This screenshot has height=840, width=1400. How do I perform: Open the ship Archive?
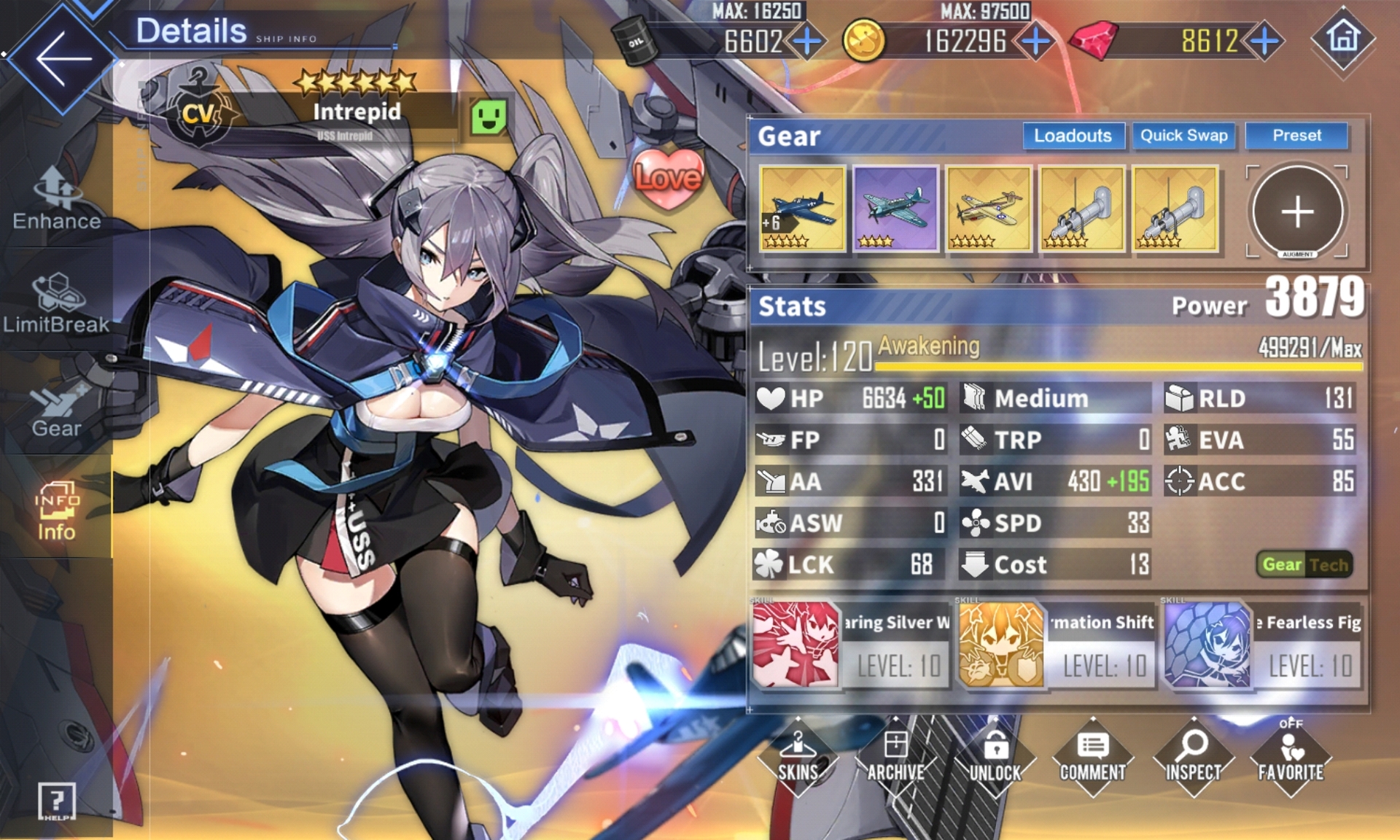[896, 758]
